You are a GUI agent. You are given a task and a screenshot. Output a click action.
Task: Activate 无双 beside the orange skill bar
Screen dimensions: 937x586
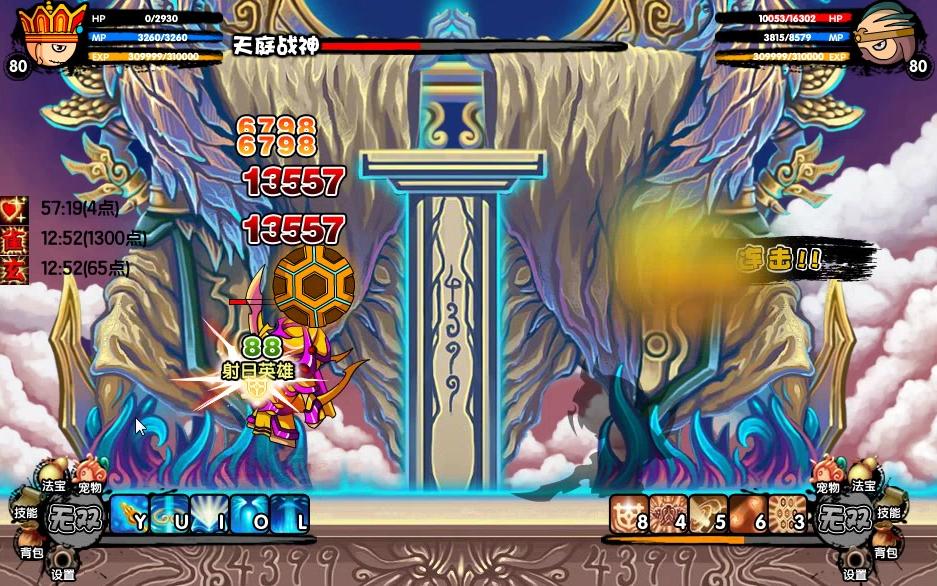click(840, 518)
